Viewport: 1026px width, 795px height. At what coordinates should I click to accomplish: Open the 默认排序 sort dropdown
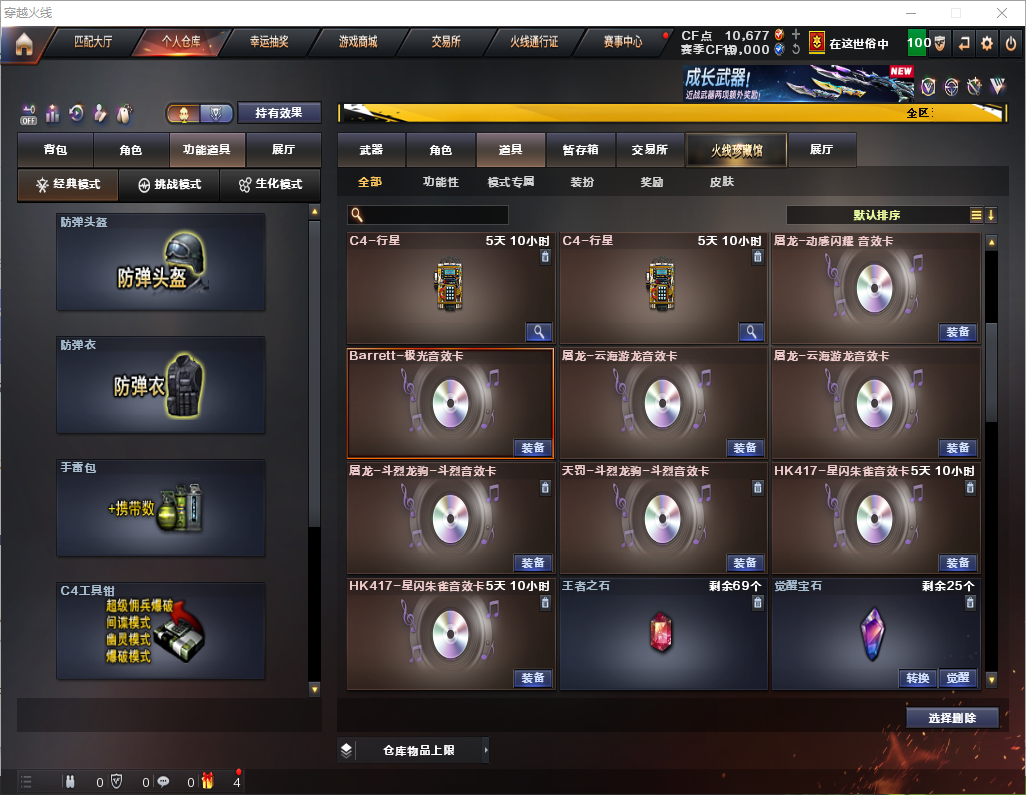tap(877, 215)
